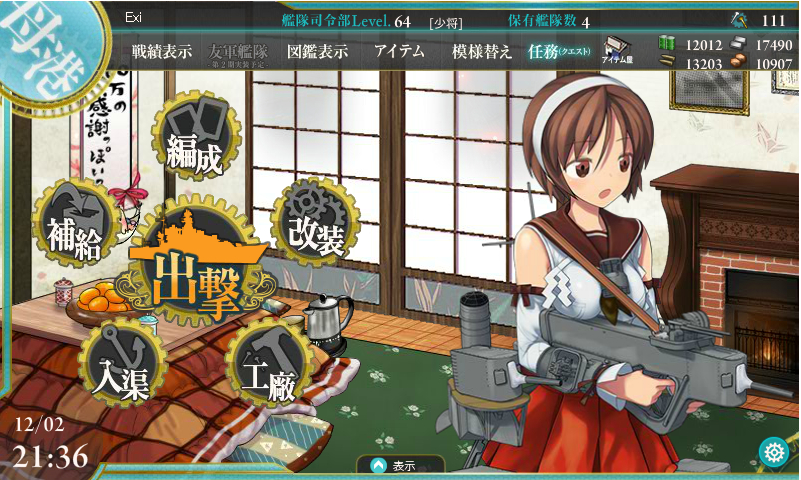Open the 工廠 factory menu

tap(266, 366)
